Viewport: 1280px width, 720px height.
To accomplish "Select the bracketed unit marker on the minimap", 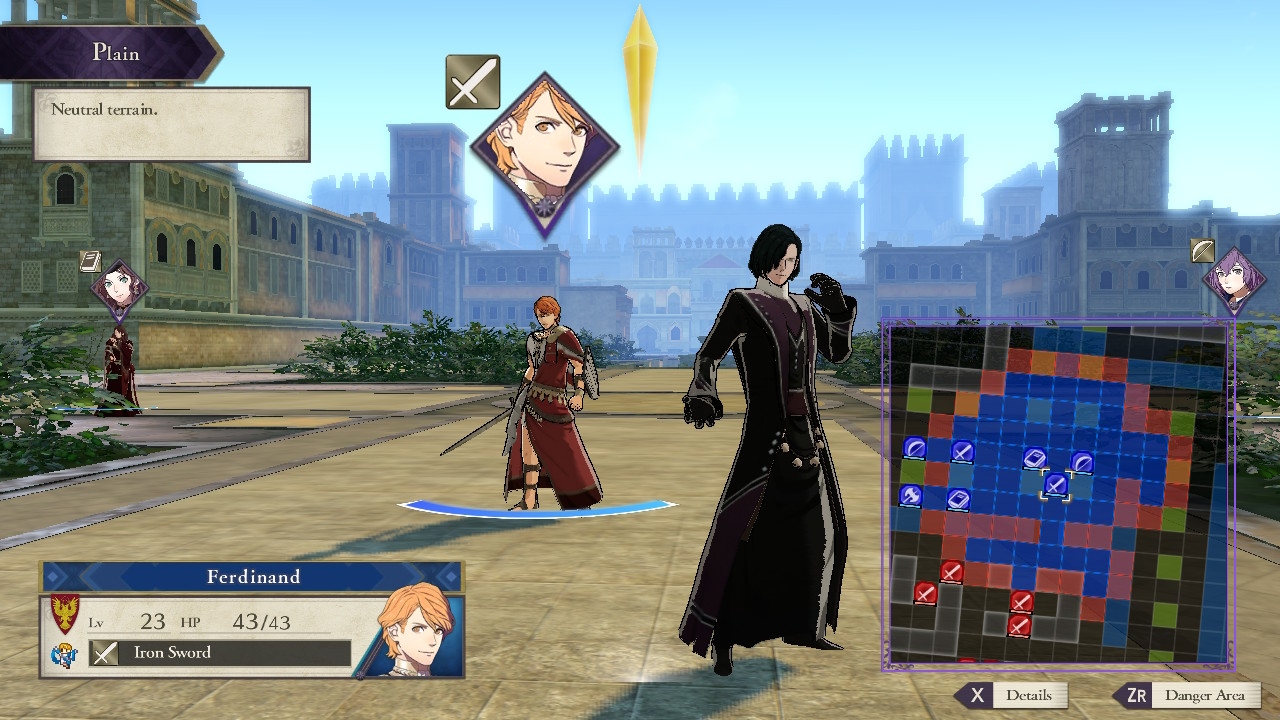I will tap(1056, 485).
